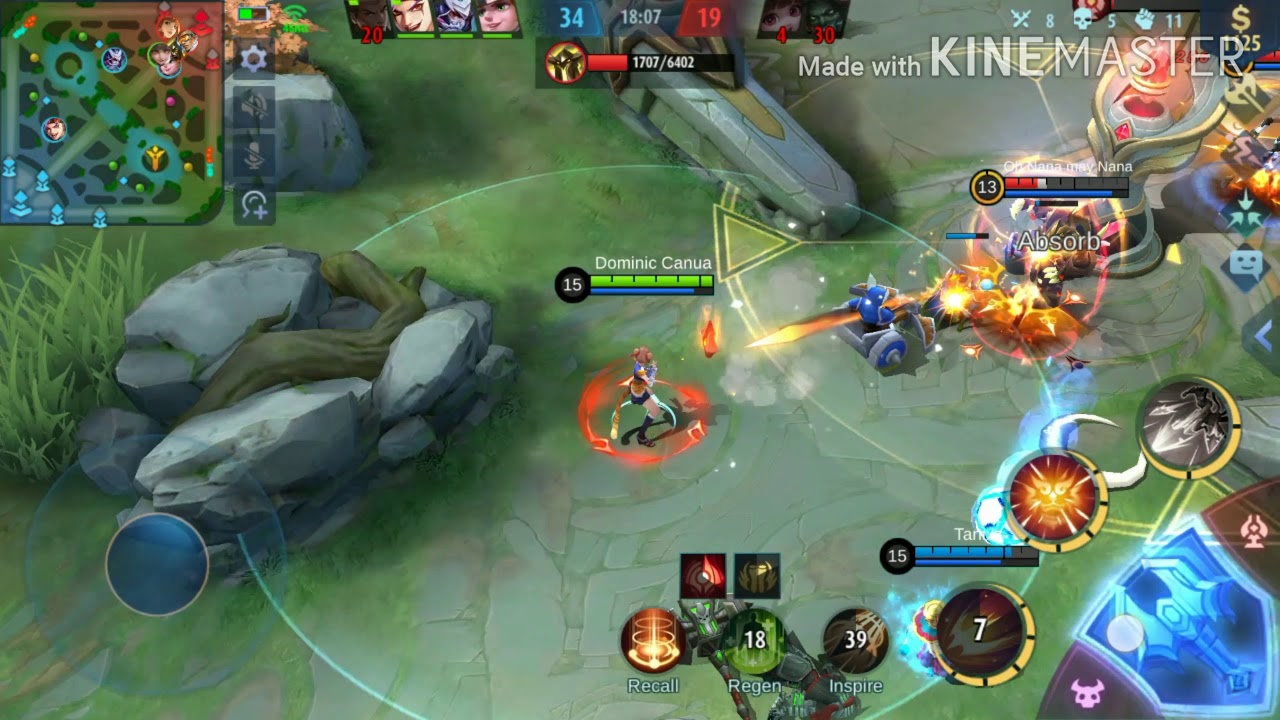
Task: Trigger the grey slashing ultimate skill
Action: [x=1187, y=427]
